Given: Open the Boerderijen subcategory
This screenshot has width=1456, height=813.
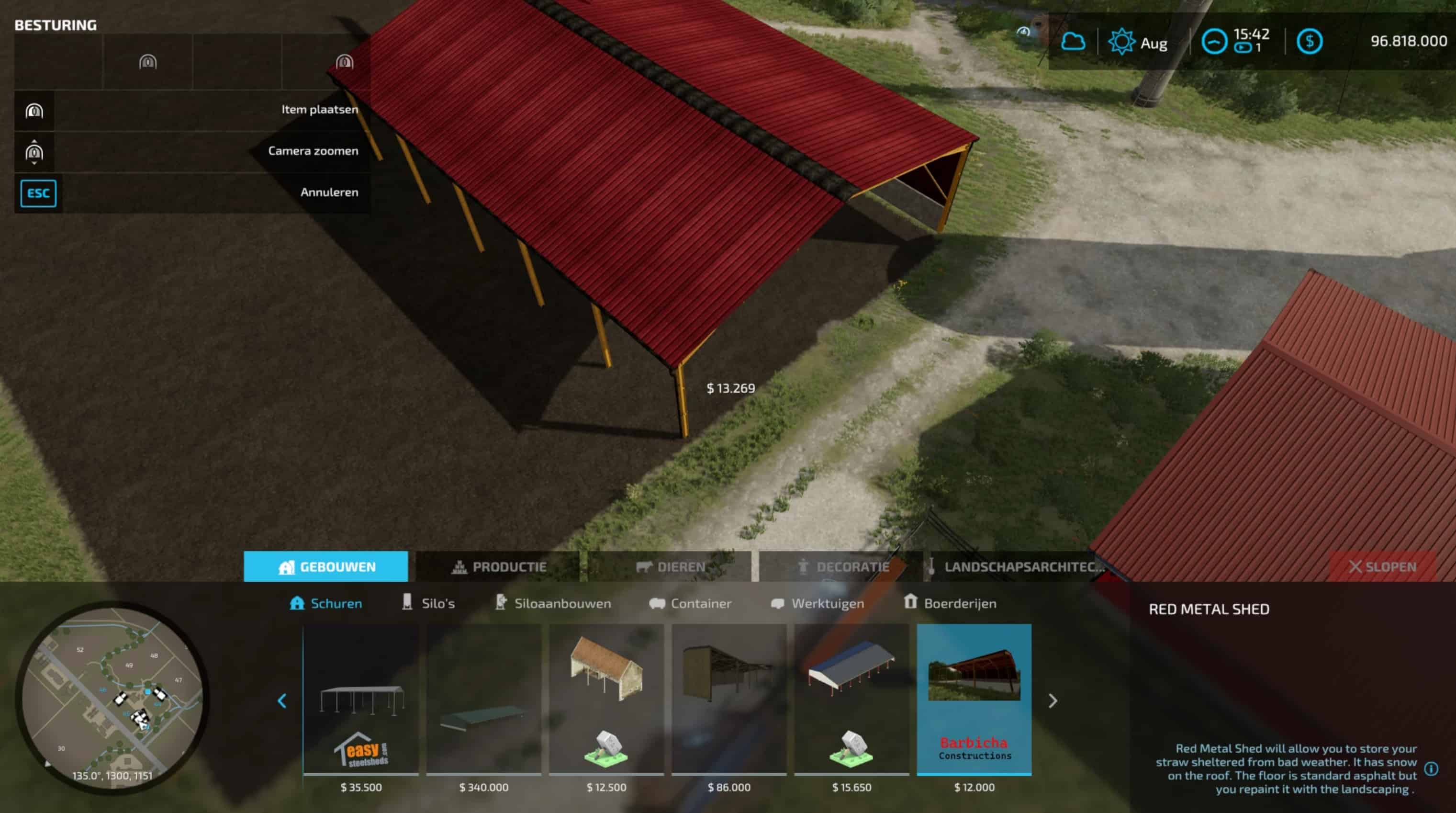Looking at the screenshot, I should click(x=950, y=603).
